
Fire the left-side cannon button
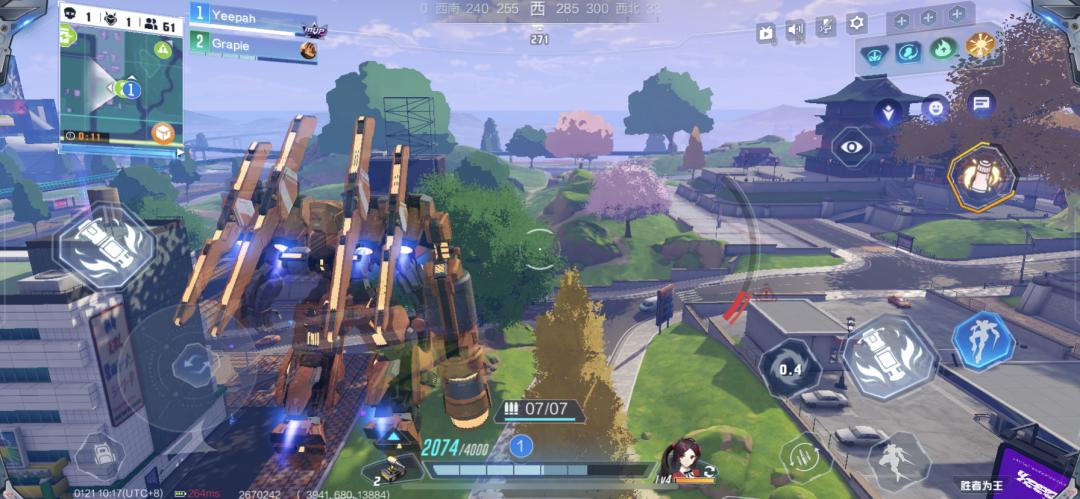point(105,245)
